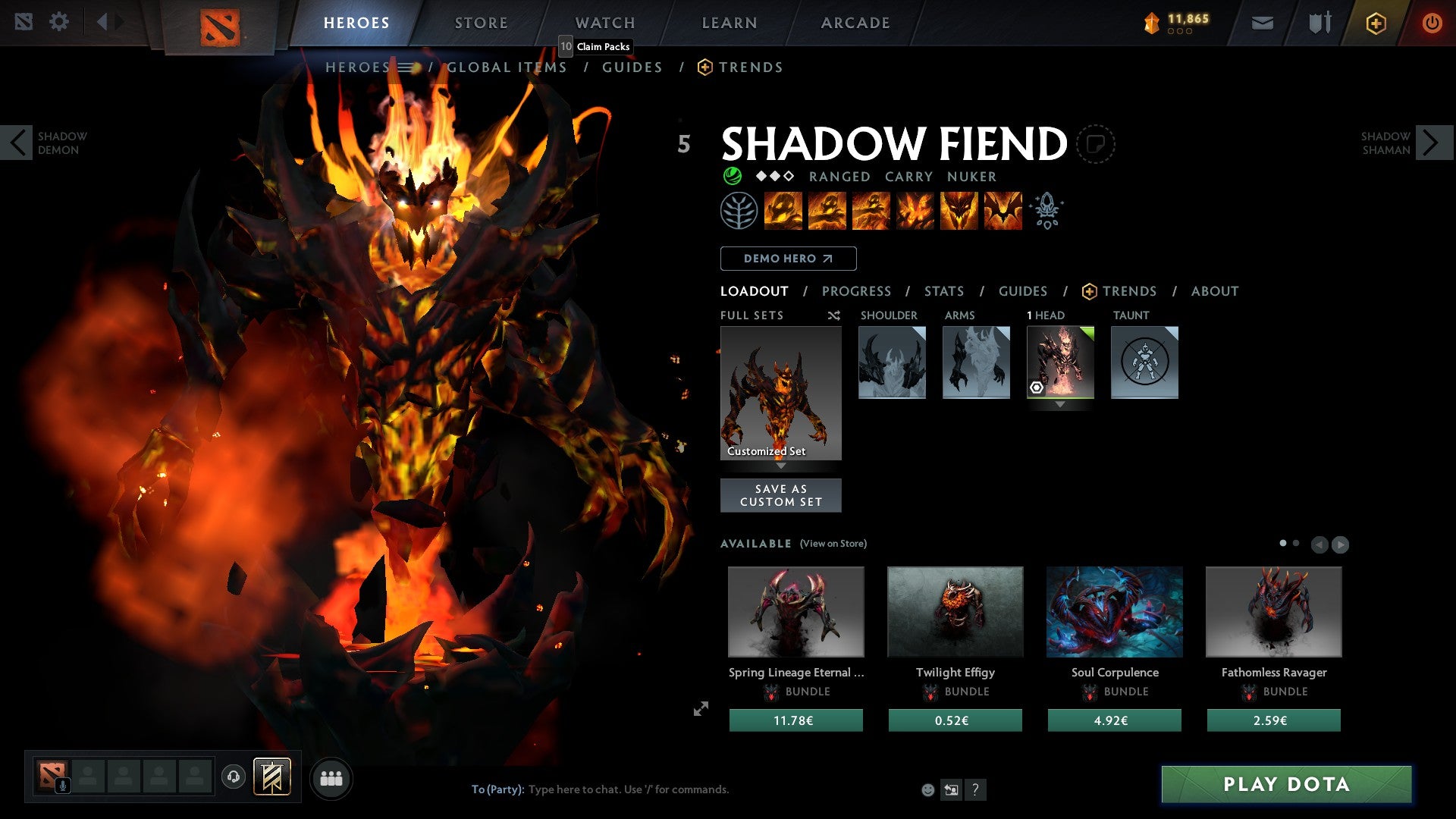Click the power/logout icon

[1432, 23]
